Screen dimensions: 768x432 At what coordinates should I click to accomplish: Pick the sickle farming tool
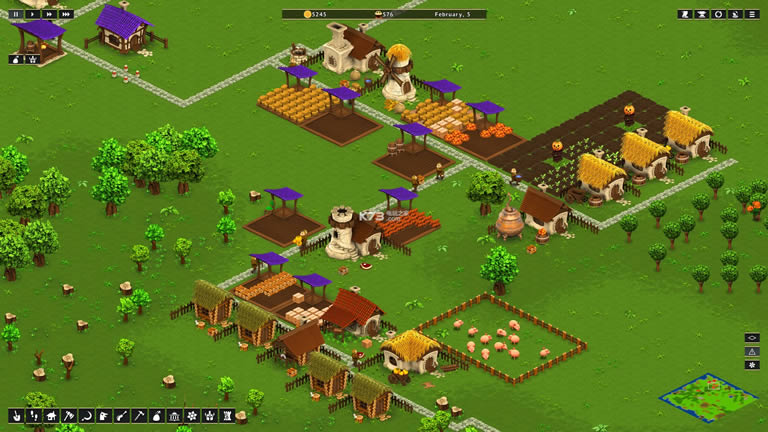[x=86, y=415]
